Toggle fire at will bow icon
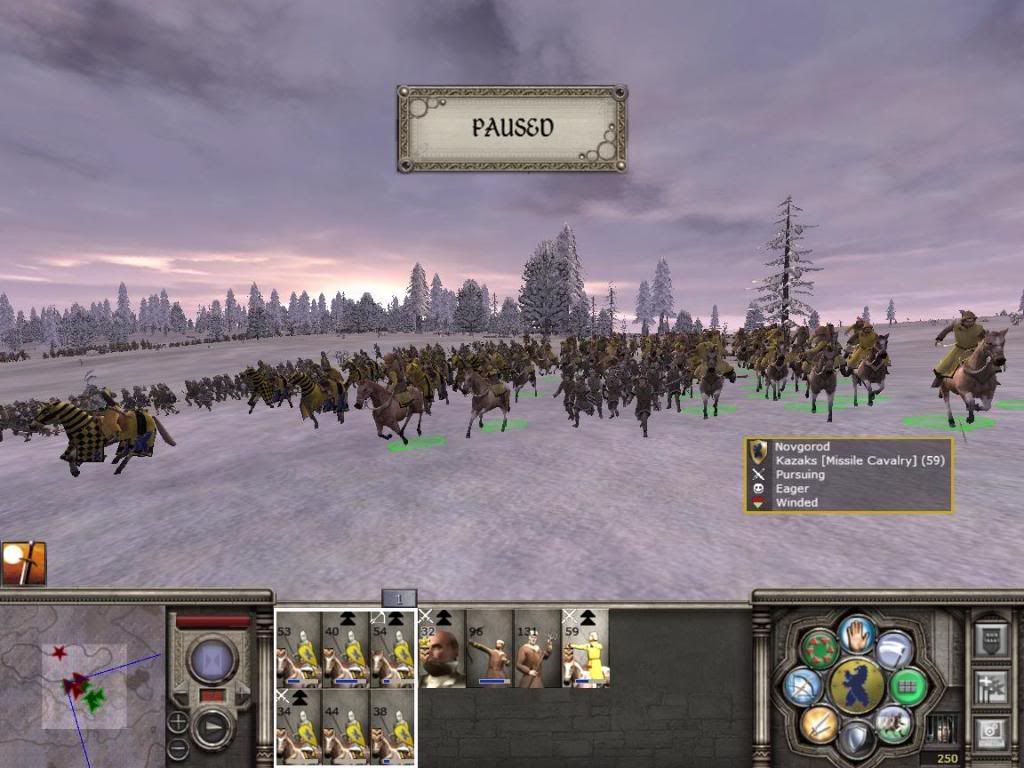 803,687
